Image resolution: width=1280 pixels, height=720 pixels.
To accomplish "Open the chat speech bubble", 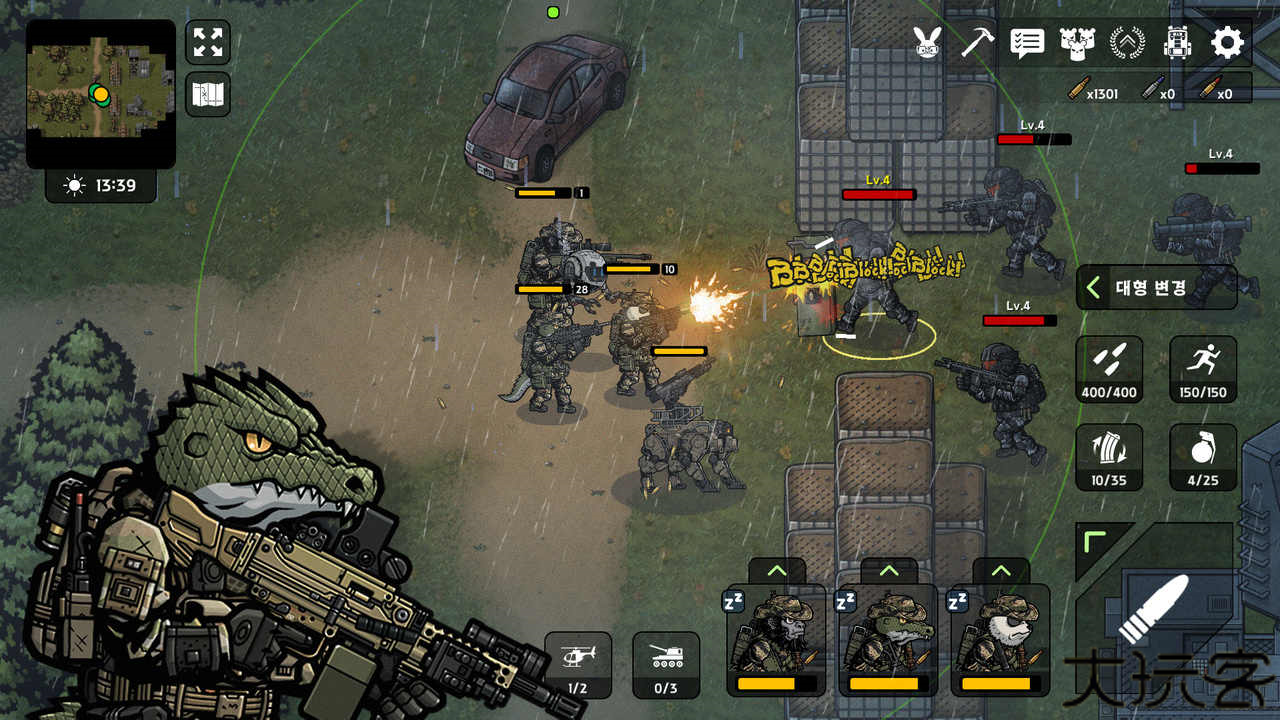I will tap(1027, 43).
